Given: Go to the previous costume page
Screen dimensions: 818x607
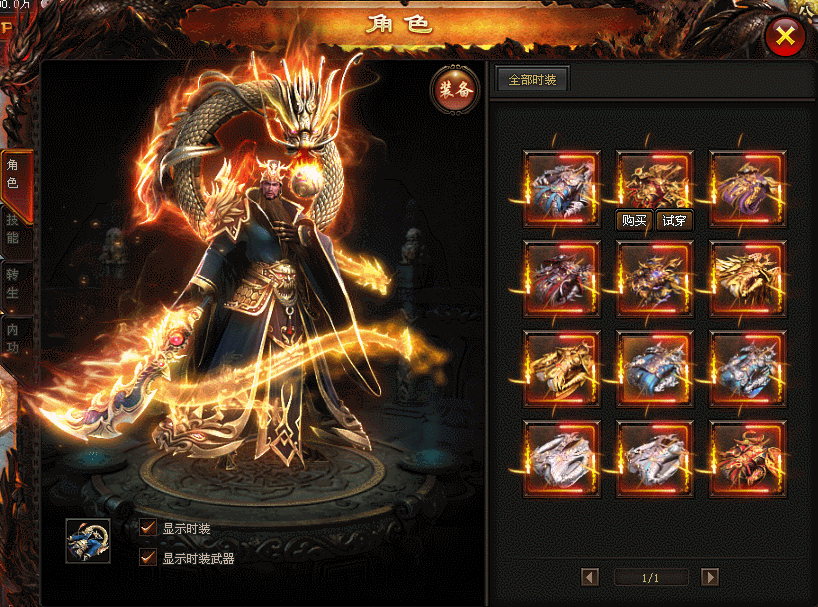Looking at the screenshot, I should click(590, 577).
